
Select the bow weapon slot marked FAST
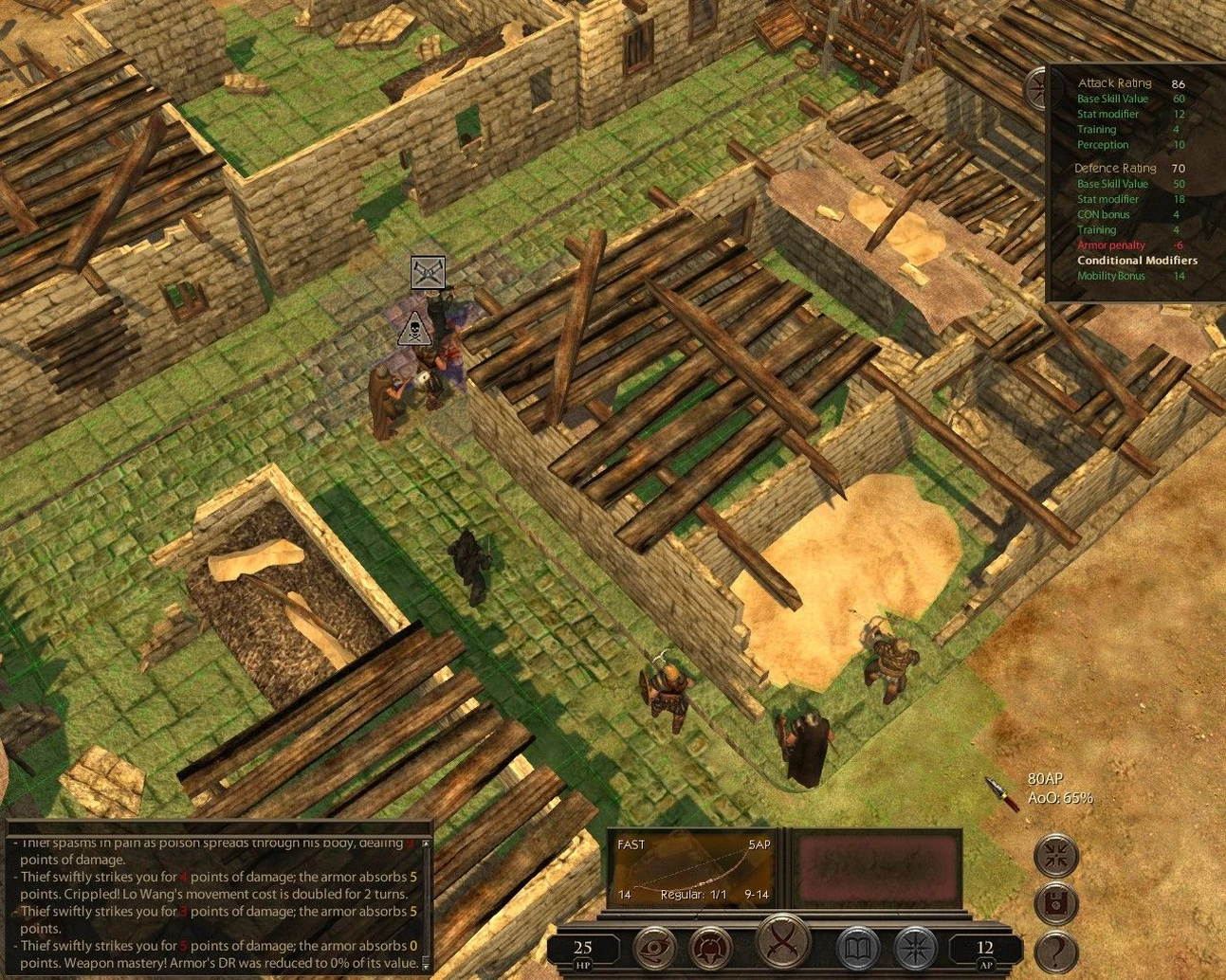pos(693,870)
